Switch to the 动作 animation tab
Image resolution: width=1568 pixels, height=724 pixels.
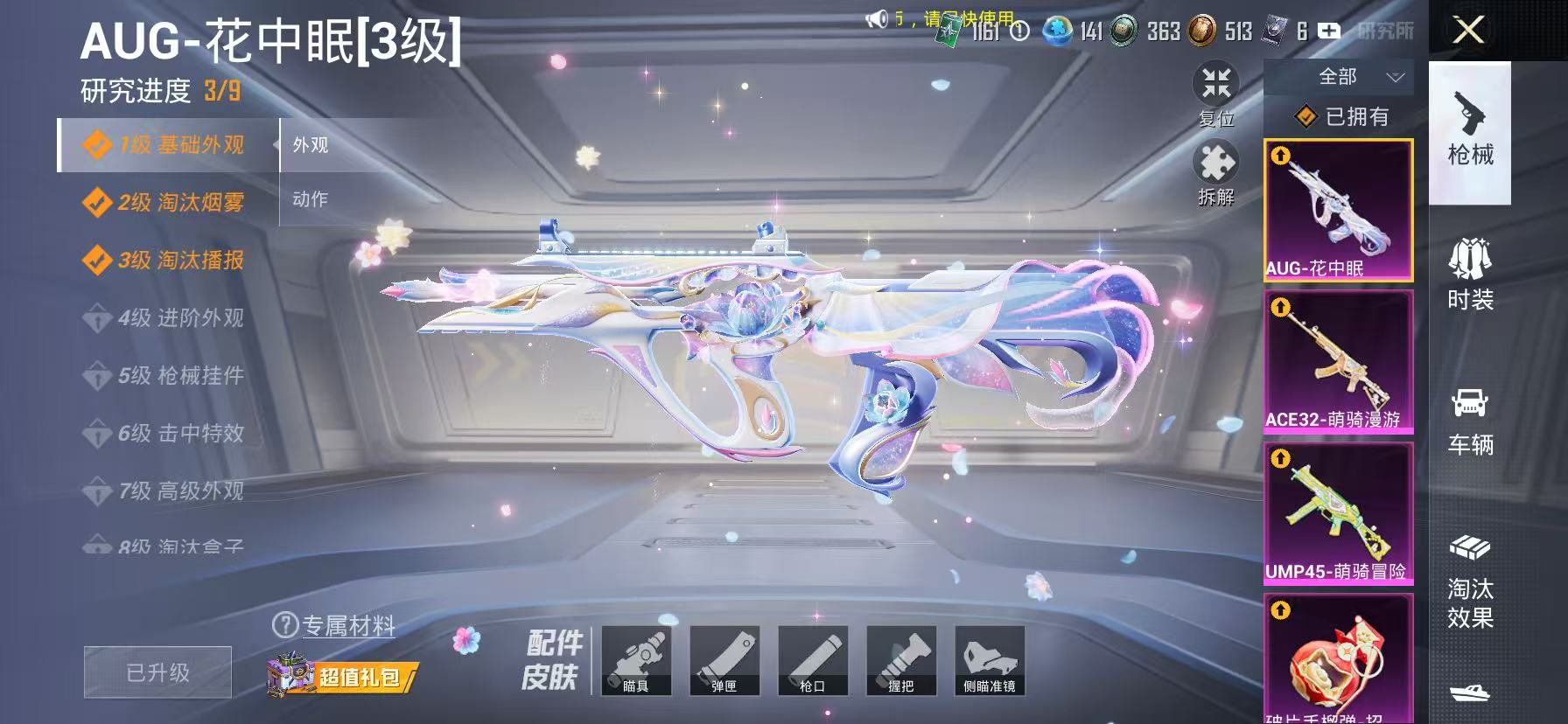pos(312,198)
